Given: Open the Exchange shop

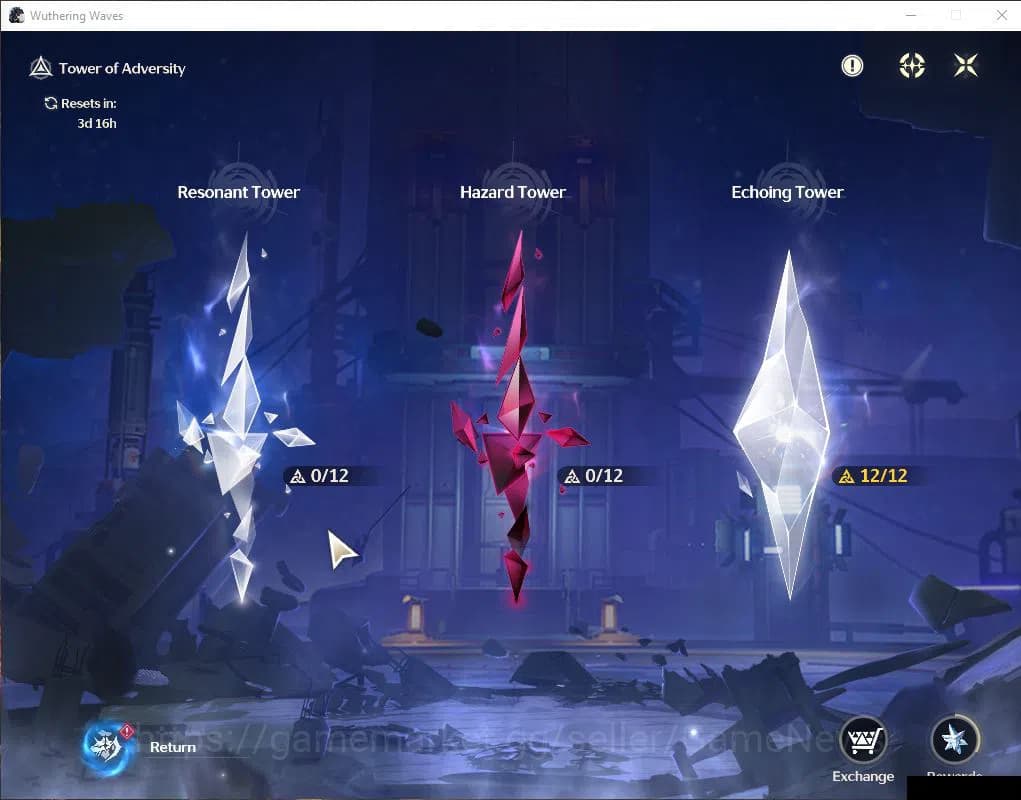Looking at the screenshot, I should pos(862,742).
